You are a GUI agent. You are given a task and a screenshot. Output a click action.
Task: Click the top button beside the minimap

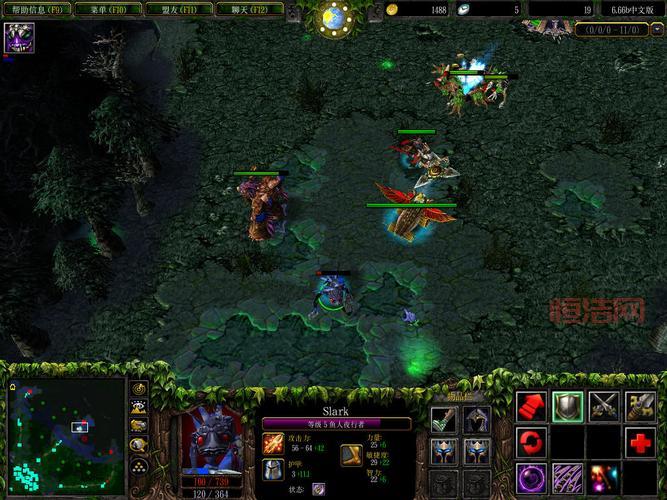(x=140, y=389)
